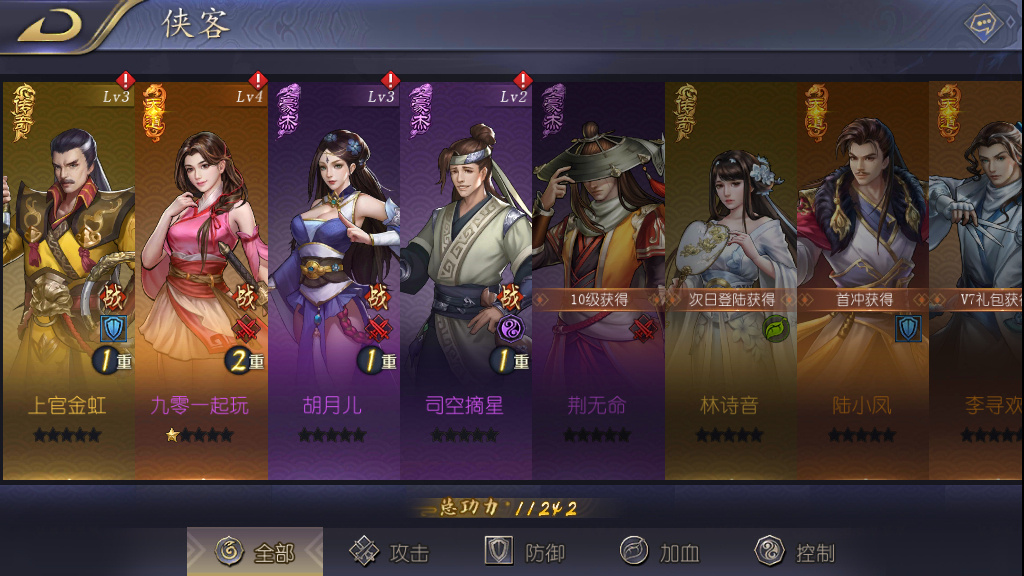This screenshot has height=576, width=1024.
Task: Open the 陆小凤 hero card
Action: [862, 280]
